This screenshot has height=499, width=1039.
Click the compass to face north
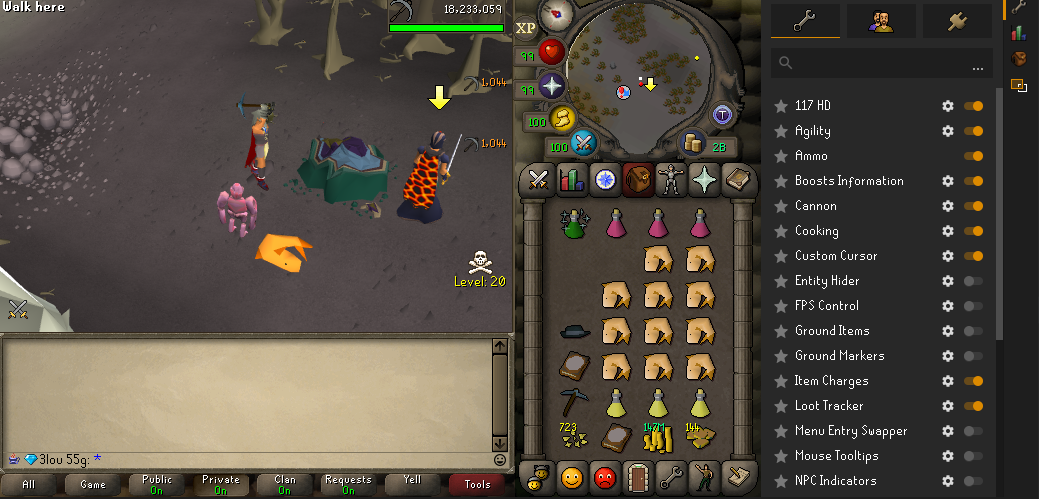point(555,14)
